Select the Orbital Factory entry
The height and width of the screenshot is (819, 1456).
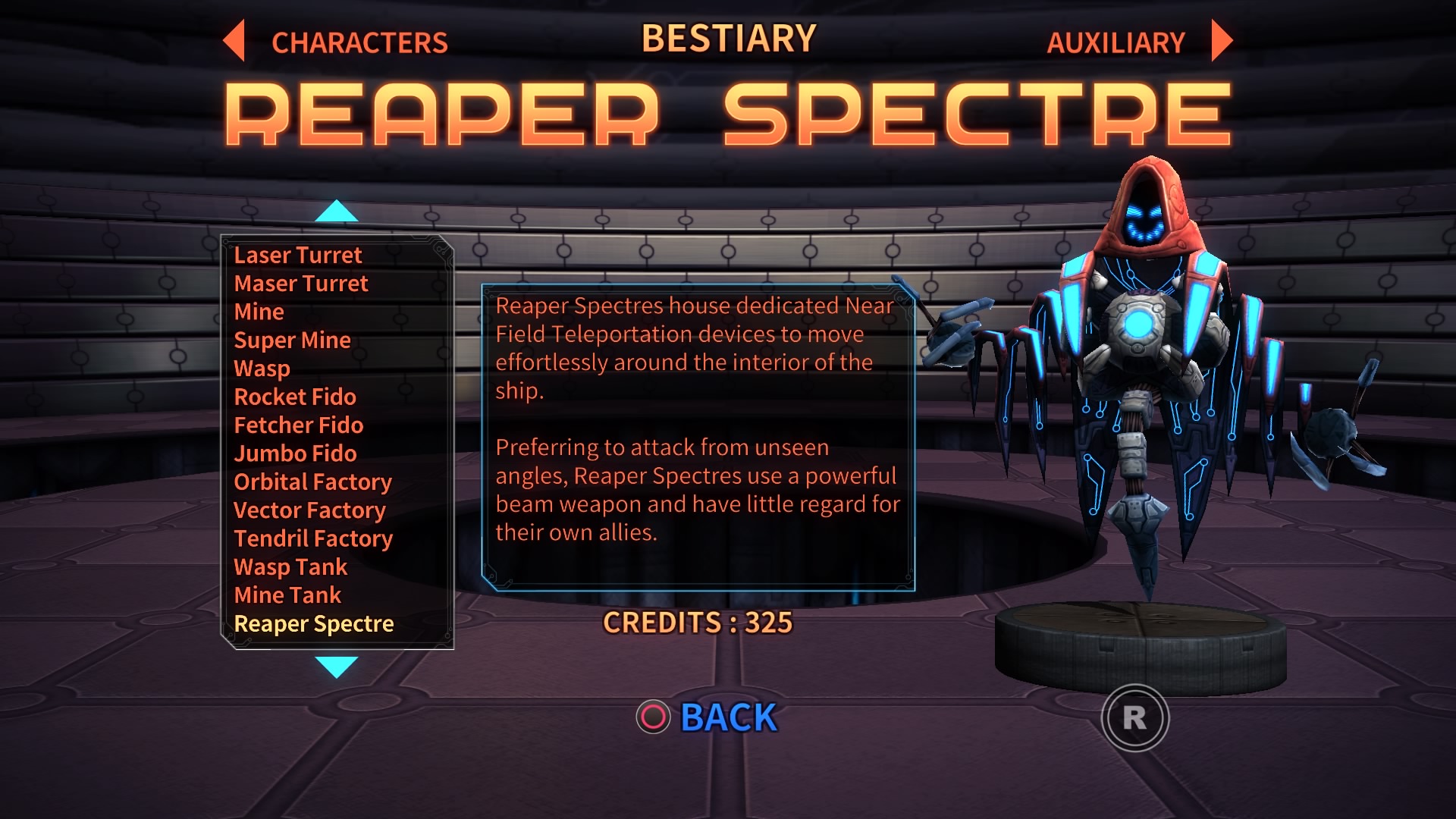click(x=313, y=482)
